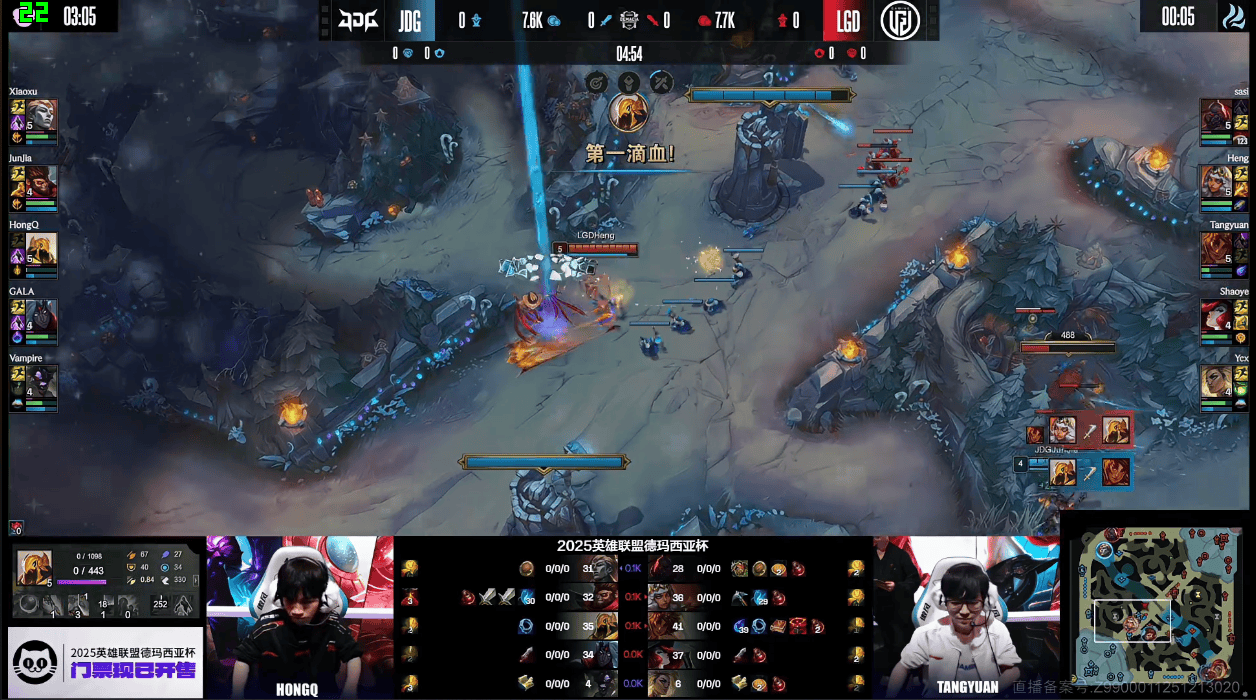Select Xiaoxu's champion portrait
Viewport: 1256px width, 700px height.
coord(41,116)
